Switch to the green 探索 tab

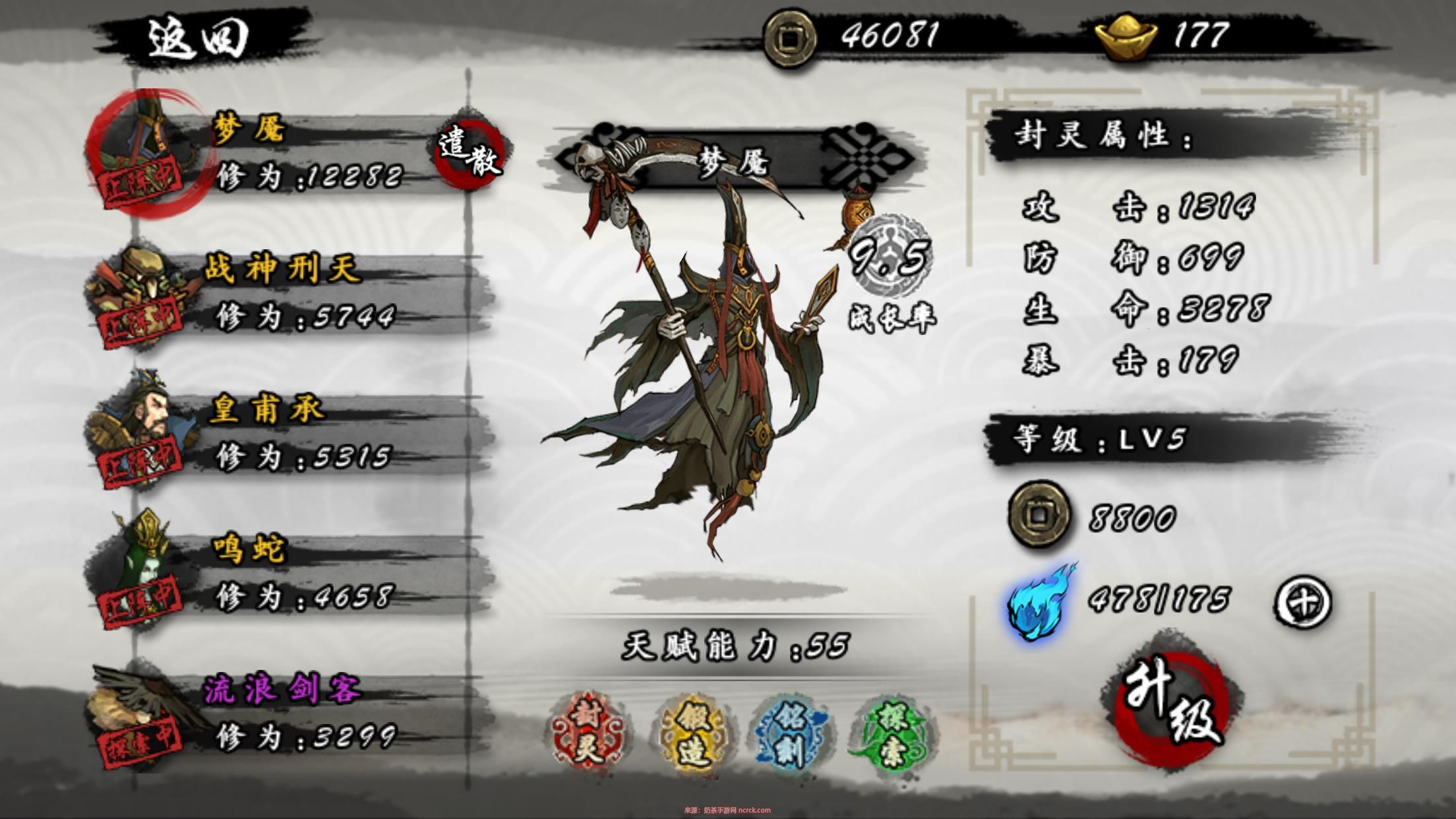coord(892,730)
